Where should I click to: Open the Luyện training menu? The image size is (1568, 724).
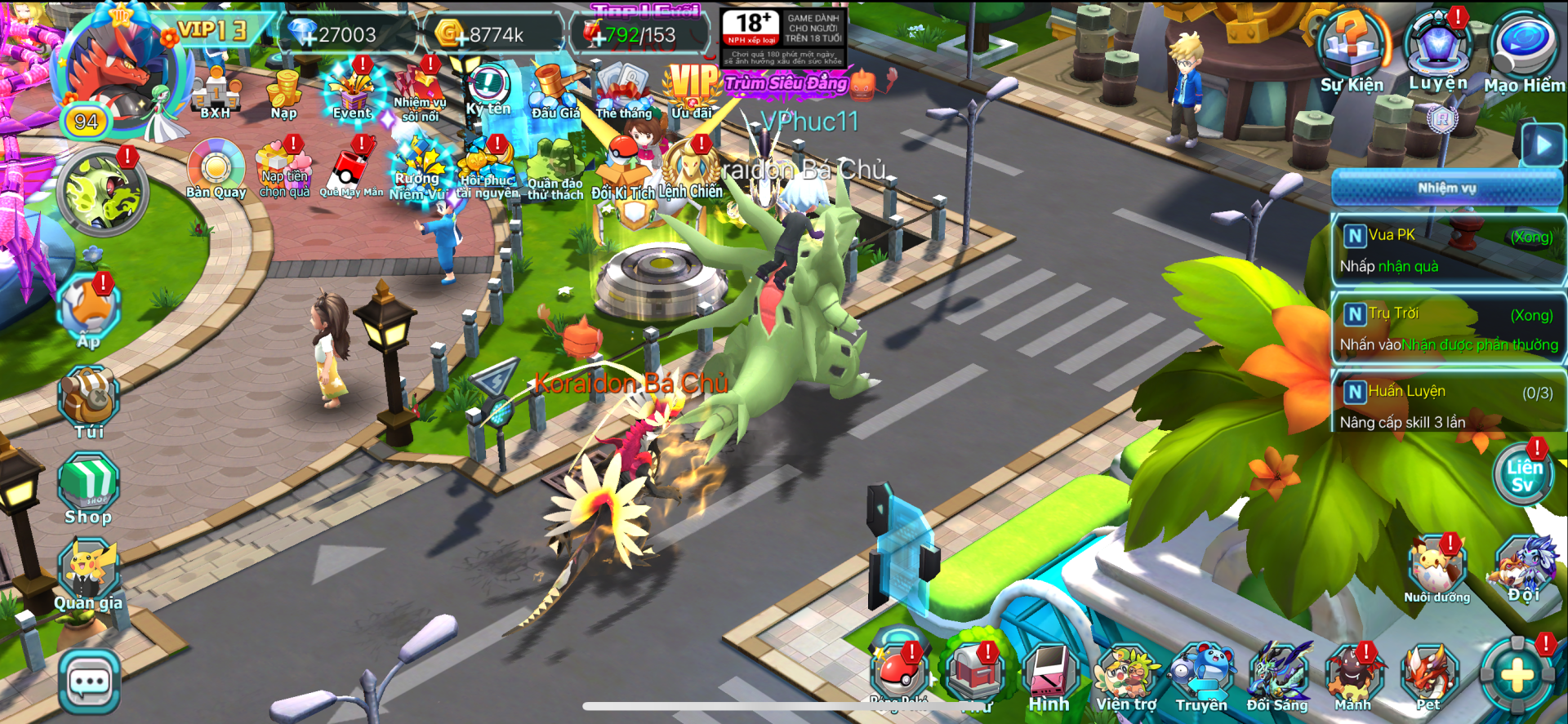pyautogui.click(x=1437, y=51)
